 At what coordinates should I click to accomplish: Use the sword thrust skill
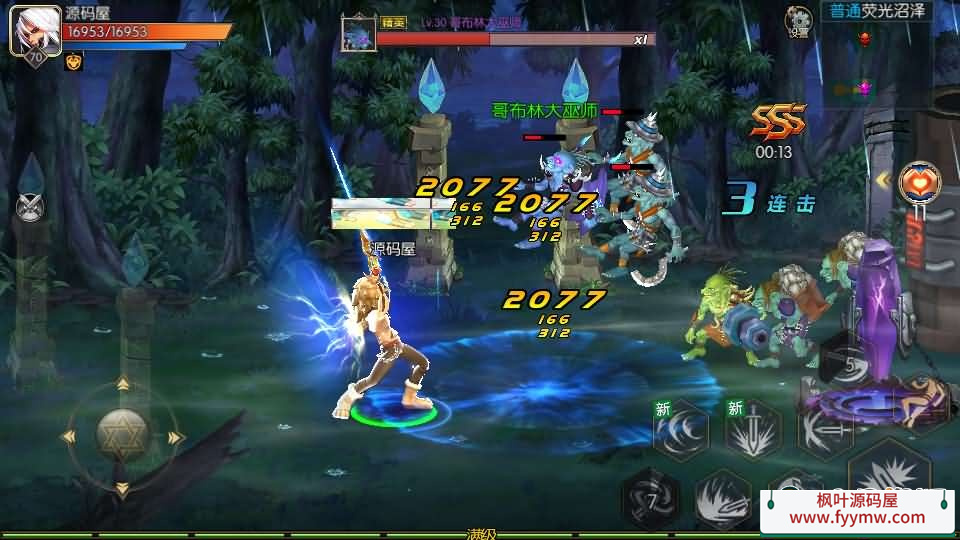(x=823, y=430)
